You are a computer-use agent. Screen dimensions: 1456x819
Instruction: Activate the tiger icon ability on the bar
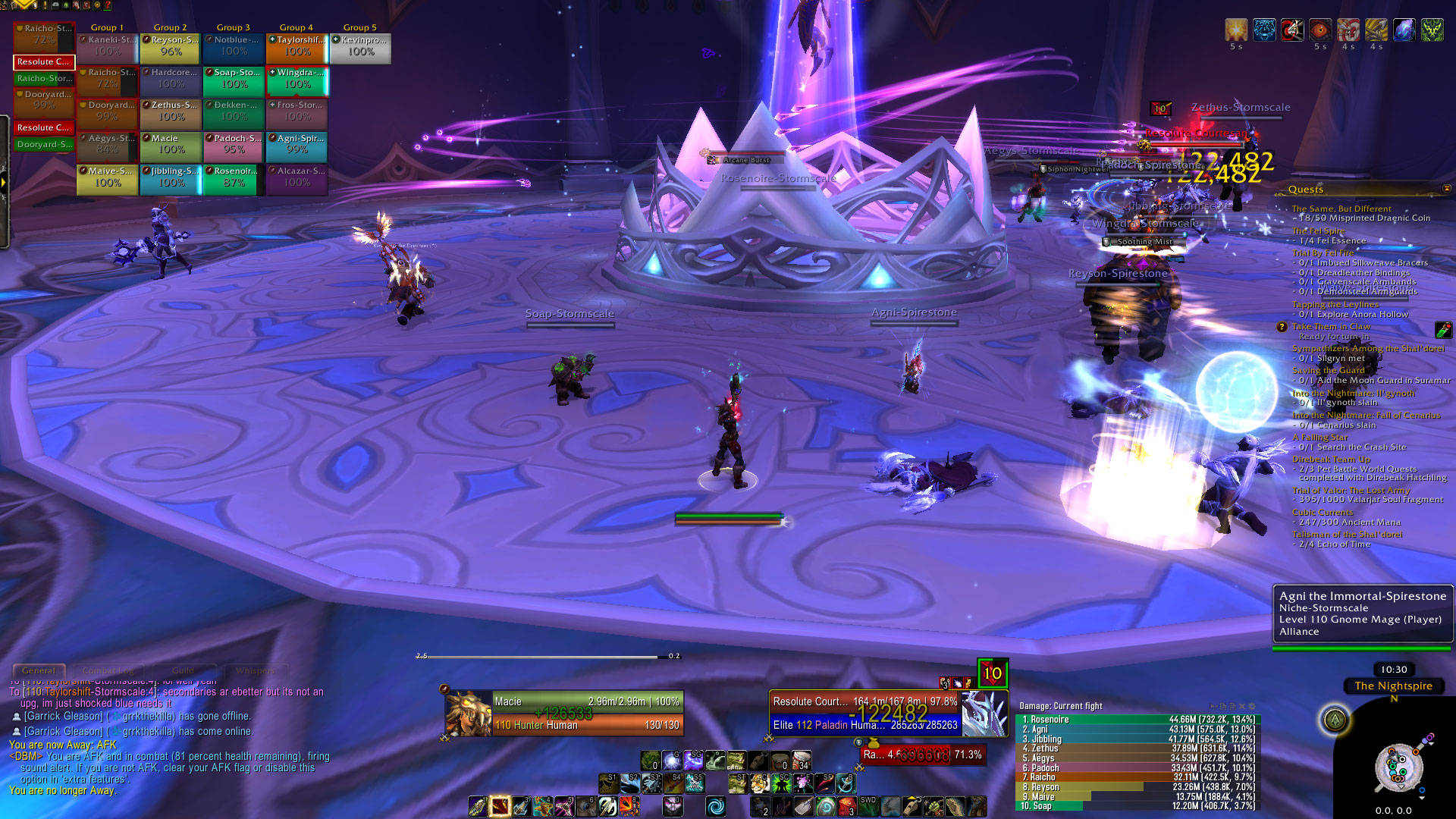tap(759, 783)
